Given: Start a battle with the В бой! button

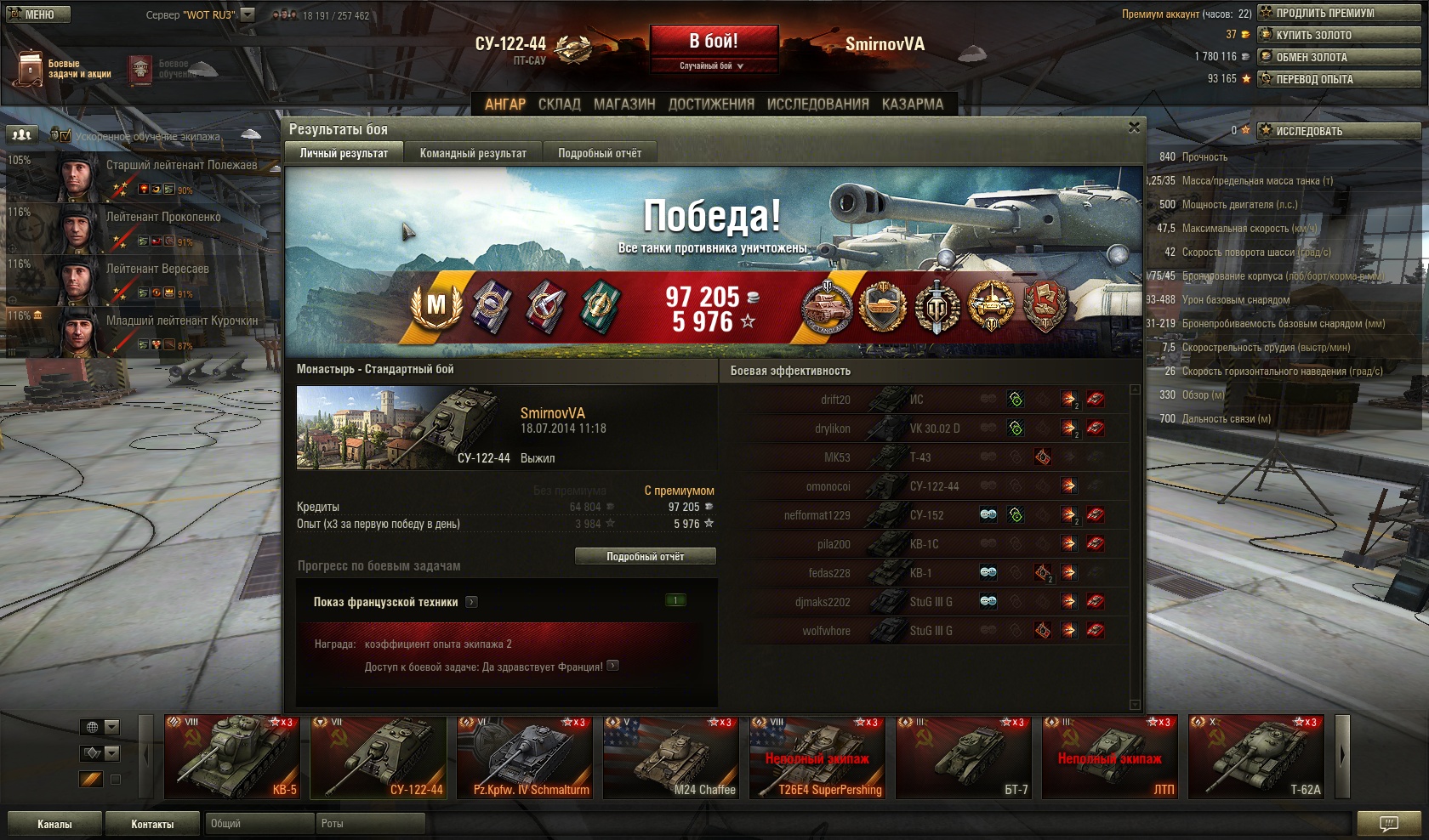Looking at the screenshot, I should coord(713,41).
